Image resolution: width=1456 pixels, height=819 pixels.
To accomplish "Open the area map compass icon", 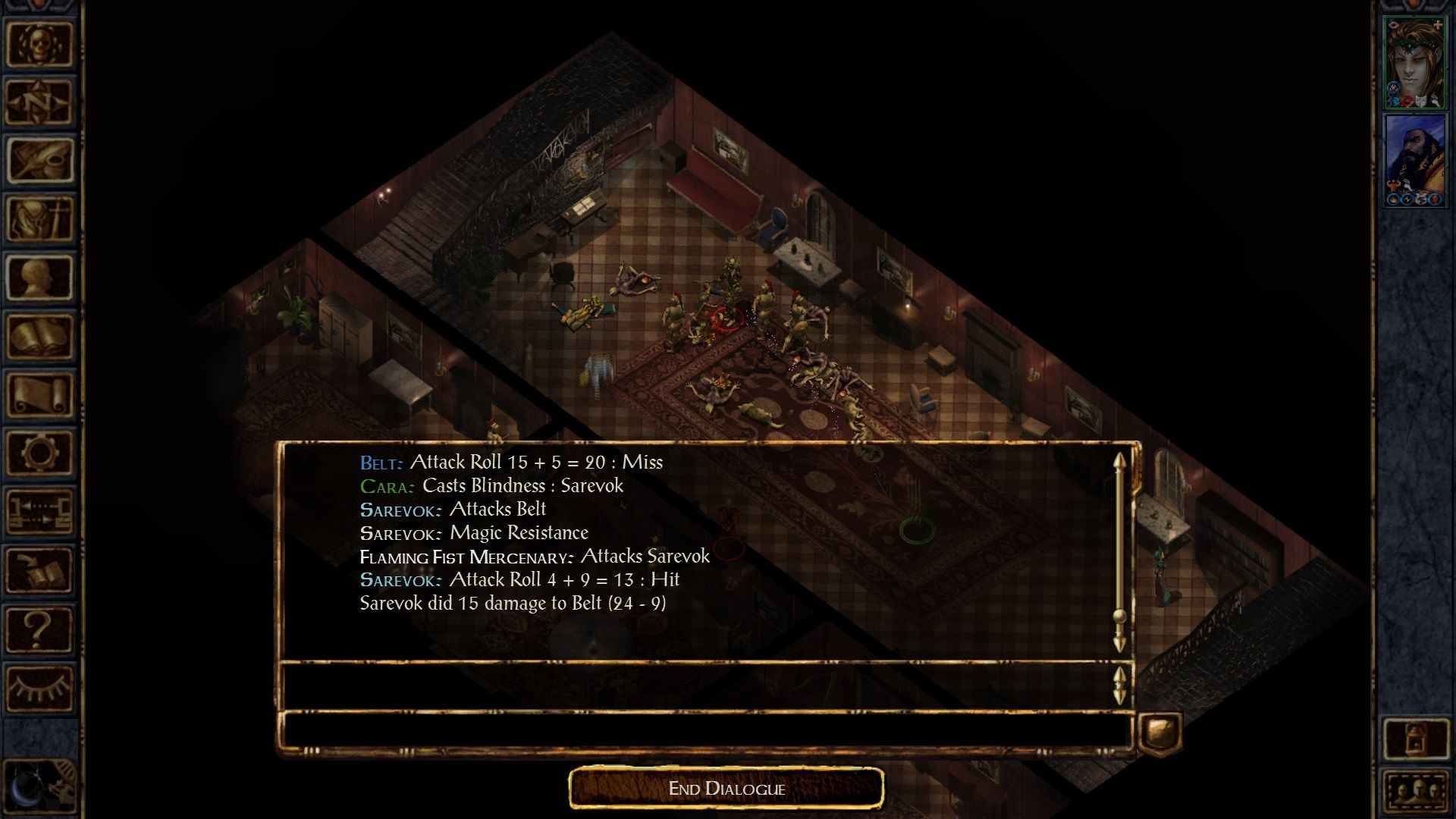I will click(39, 102).
